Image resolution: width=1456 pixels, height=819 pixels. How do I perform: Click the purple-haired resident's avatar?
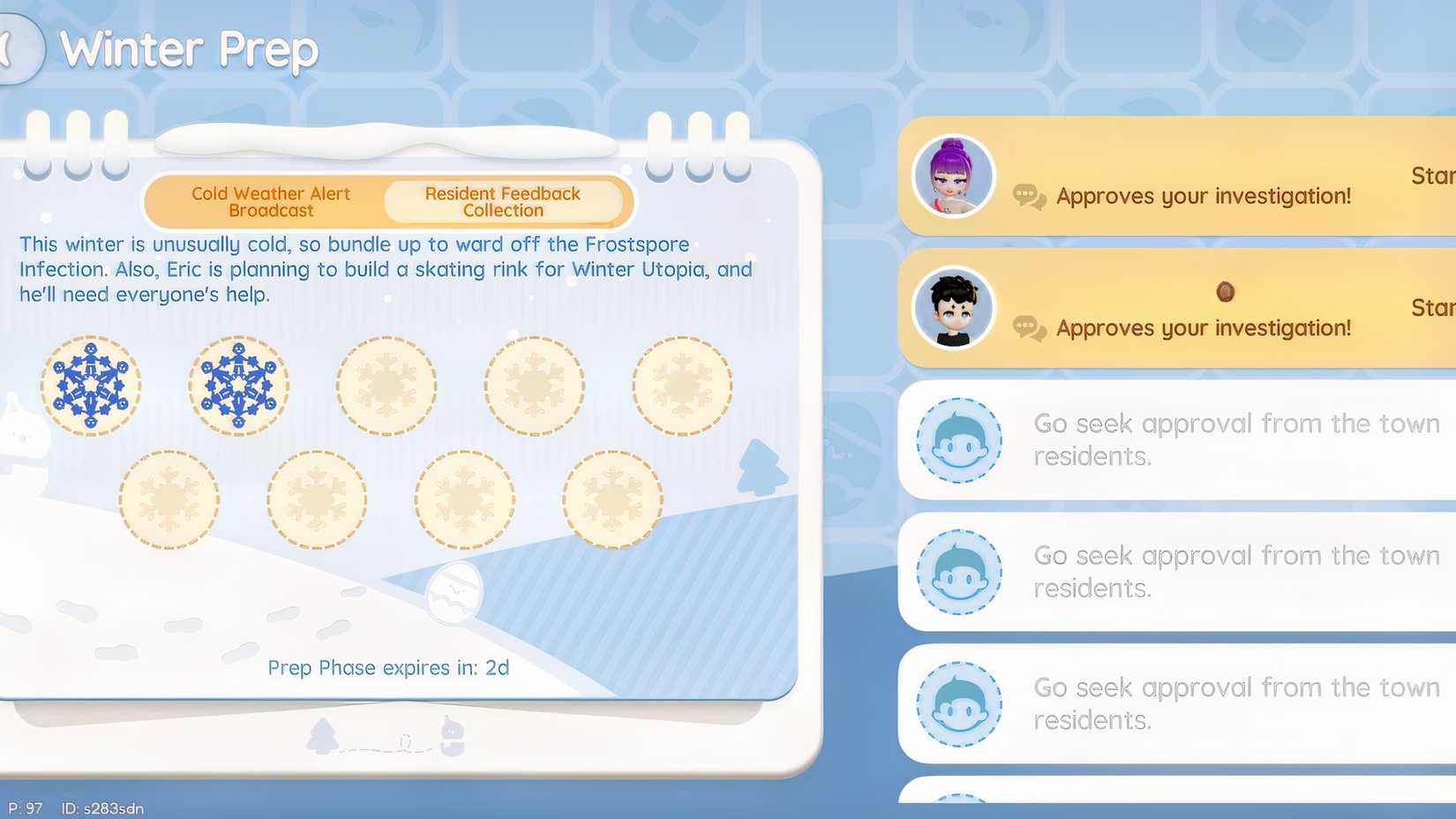[953, 176]
